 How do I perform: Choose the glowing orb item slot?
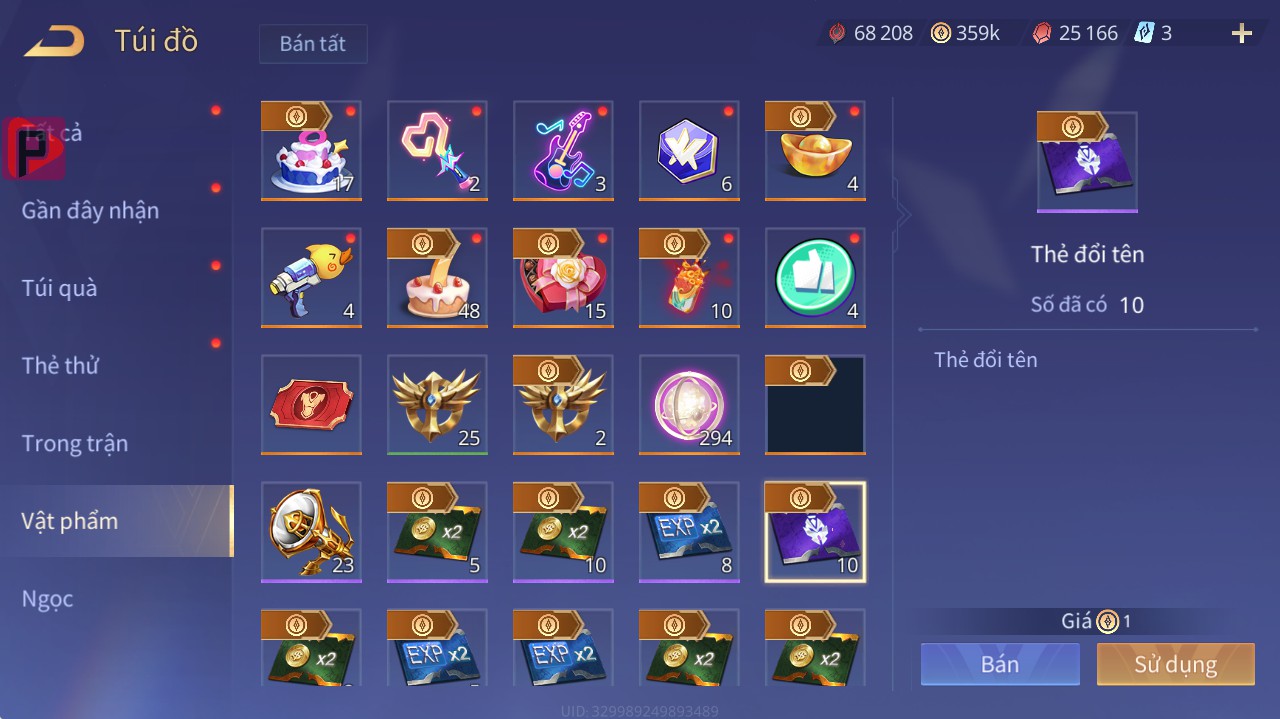[x=689, y=404]
